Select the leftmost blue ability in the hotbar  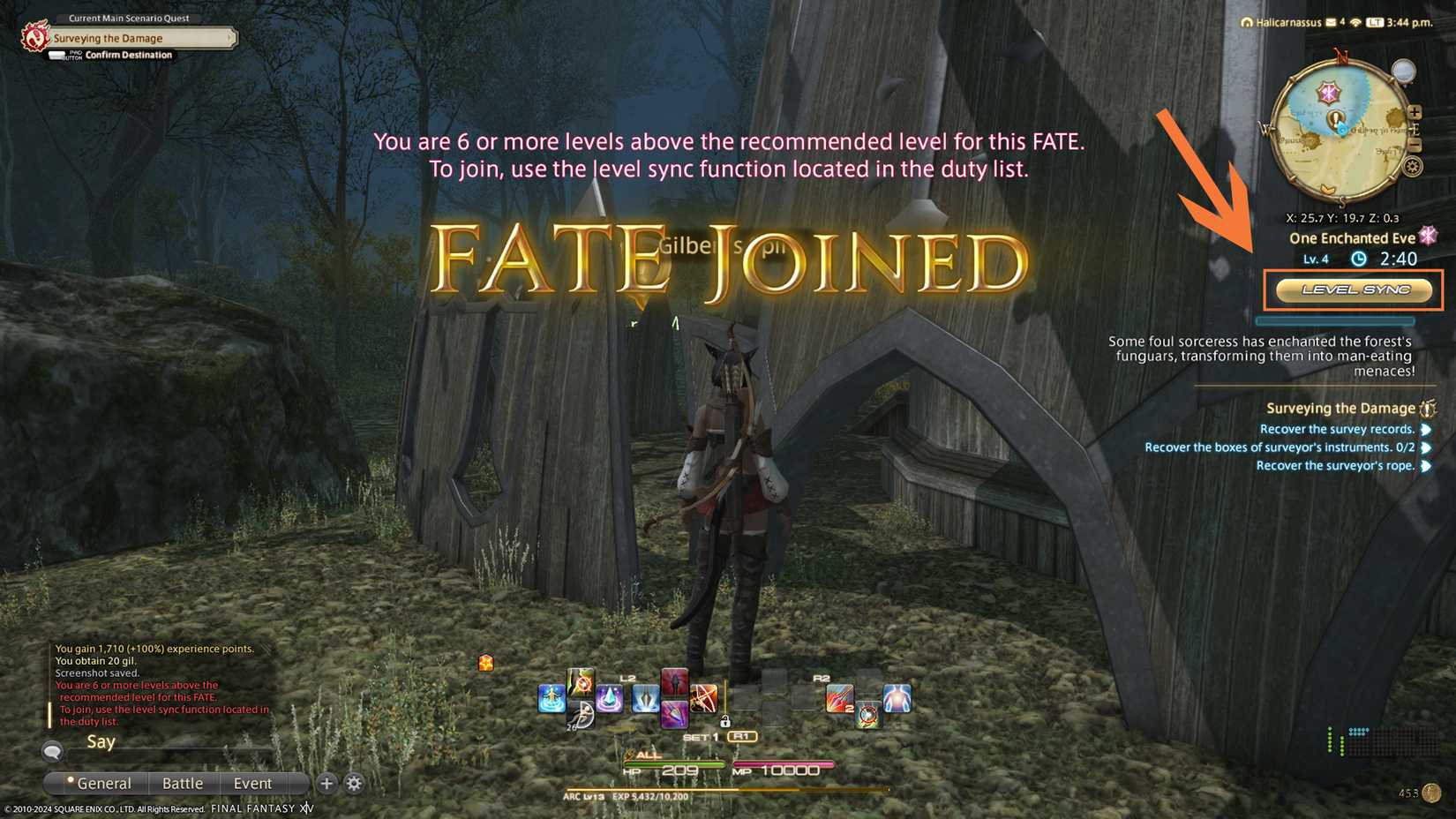[x=552, y=699]
